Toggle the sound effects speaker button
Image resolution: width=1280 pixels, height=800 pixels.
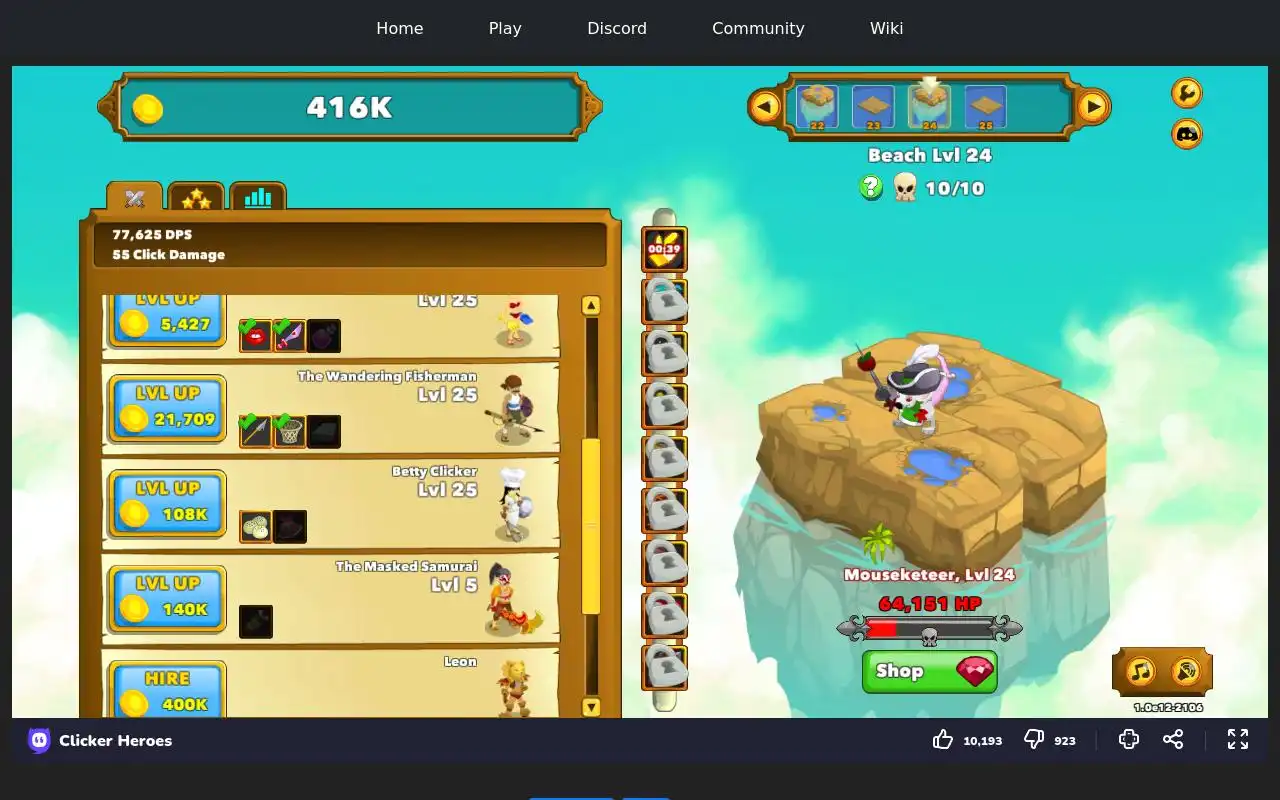pos(1185,671)
